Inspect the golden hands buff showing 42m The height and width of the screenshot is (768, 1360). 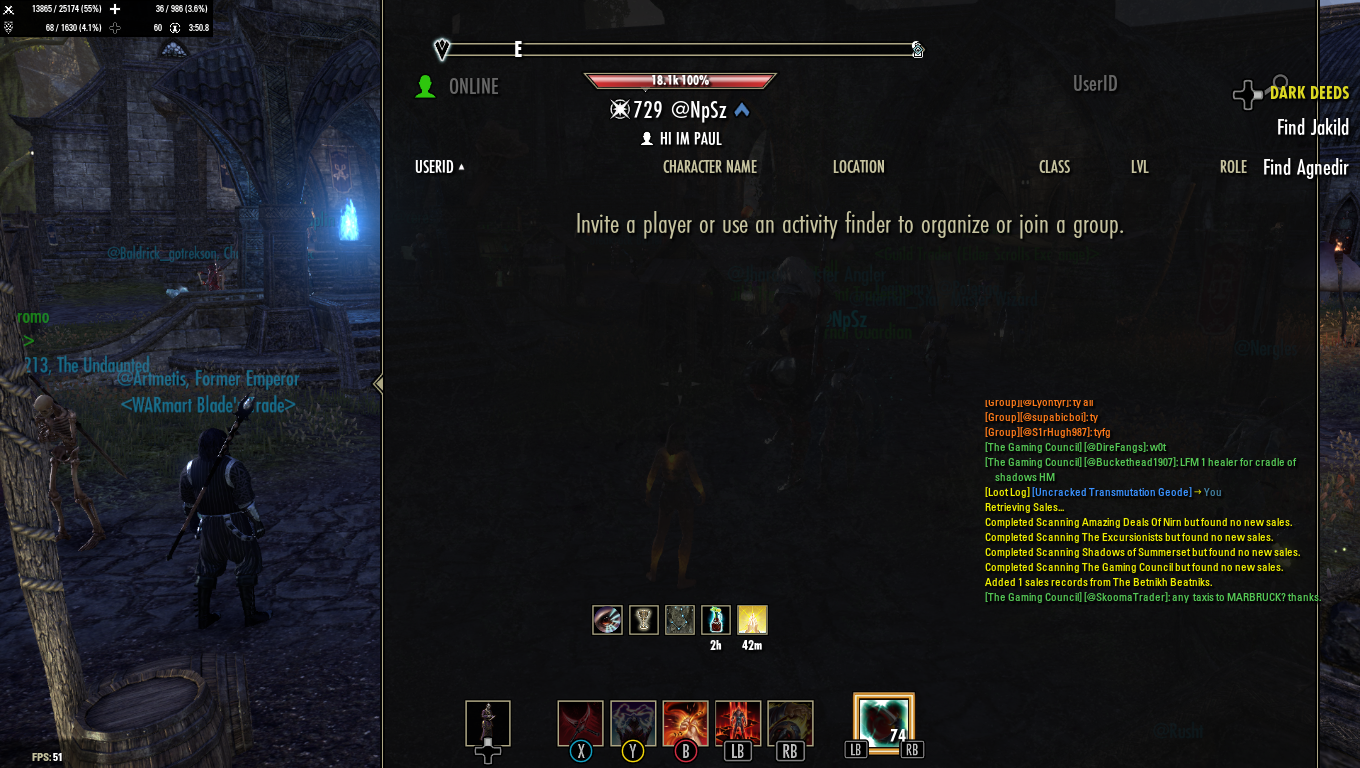(752, 620)
